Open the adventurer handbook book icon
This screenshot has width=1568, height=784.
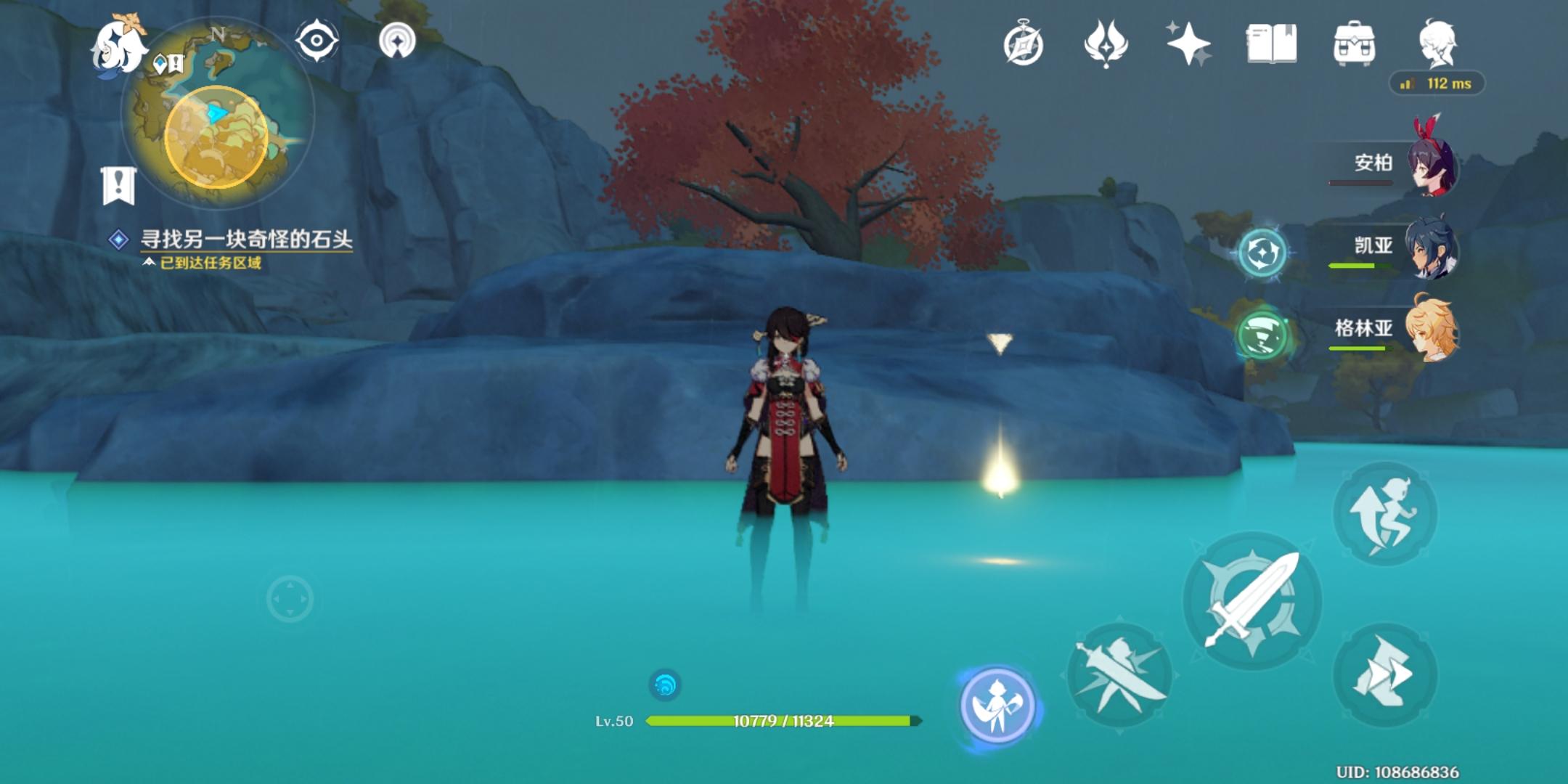(x=1271, y=44)
